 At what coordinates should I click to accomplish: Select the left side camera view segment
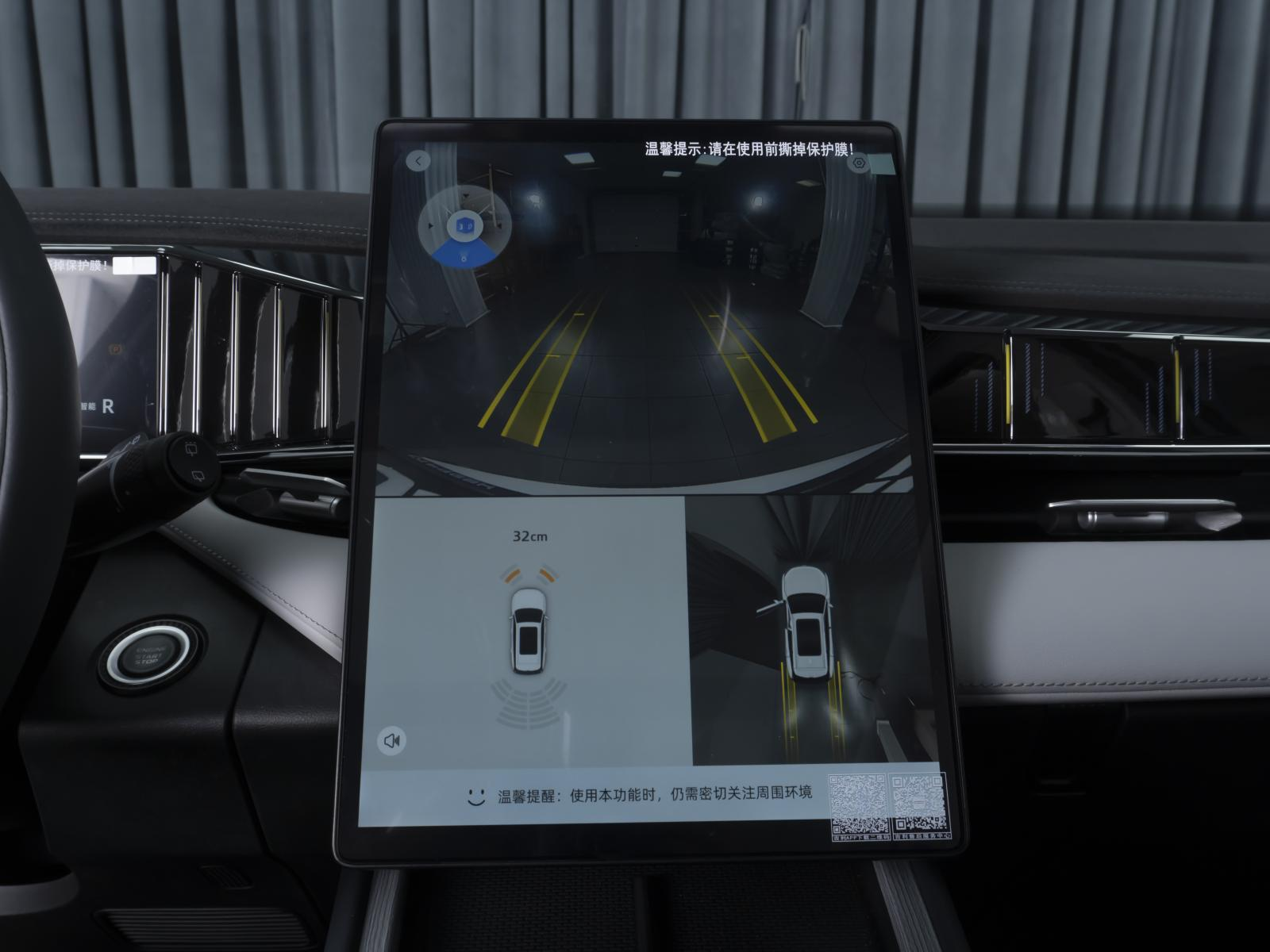click(x=433, y=226)
